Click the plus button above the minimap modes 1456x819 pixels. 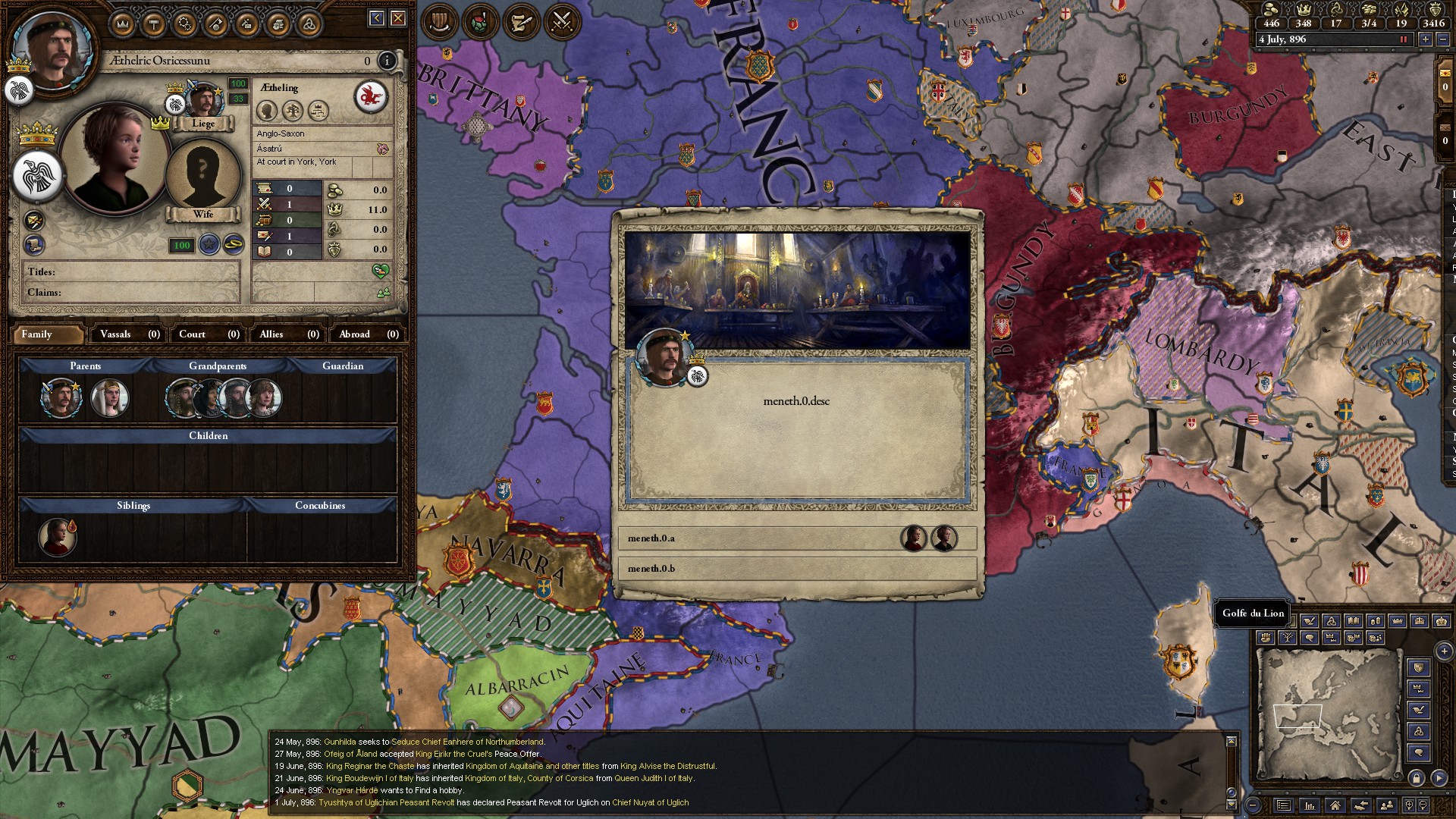(1444, 651)
